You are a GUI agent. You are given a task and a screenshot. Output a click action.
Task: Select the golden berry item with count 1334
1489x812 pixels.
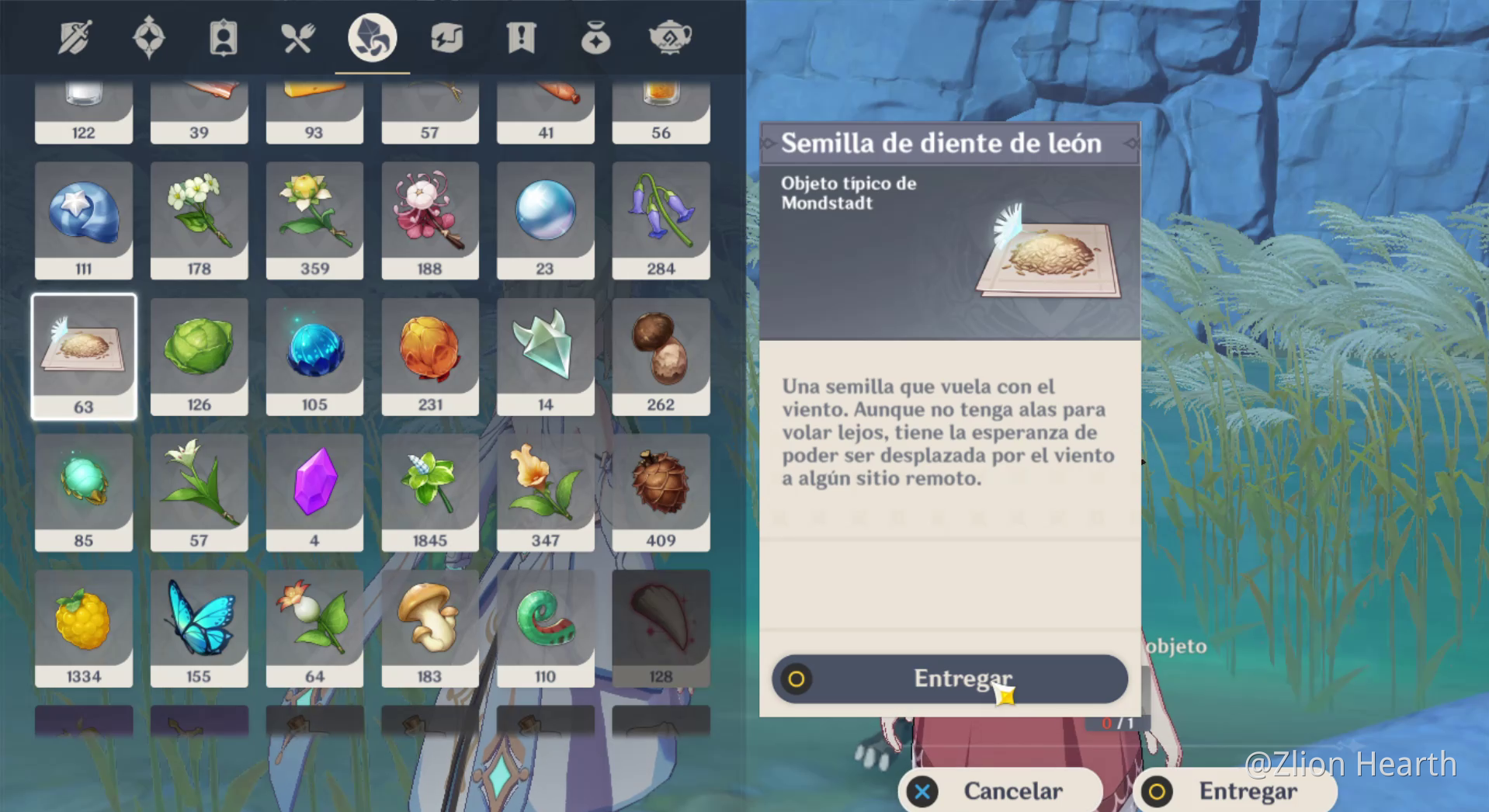coord(84,628)
